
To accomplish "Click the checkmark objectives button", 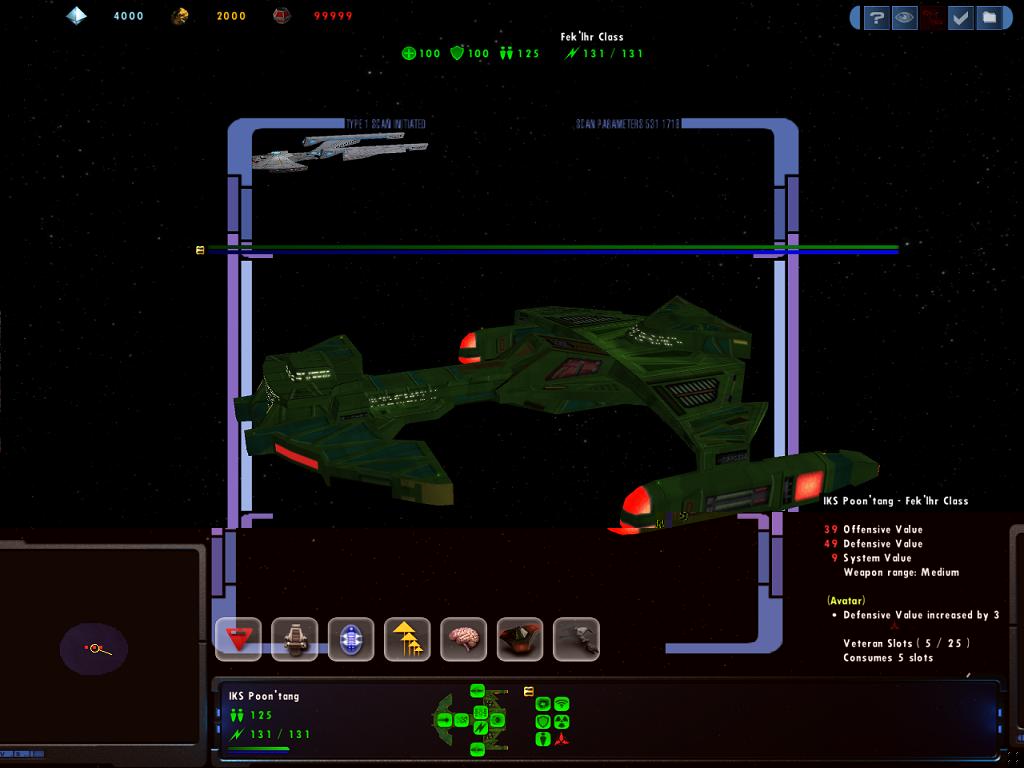I will pos(961,17).
